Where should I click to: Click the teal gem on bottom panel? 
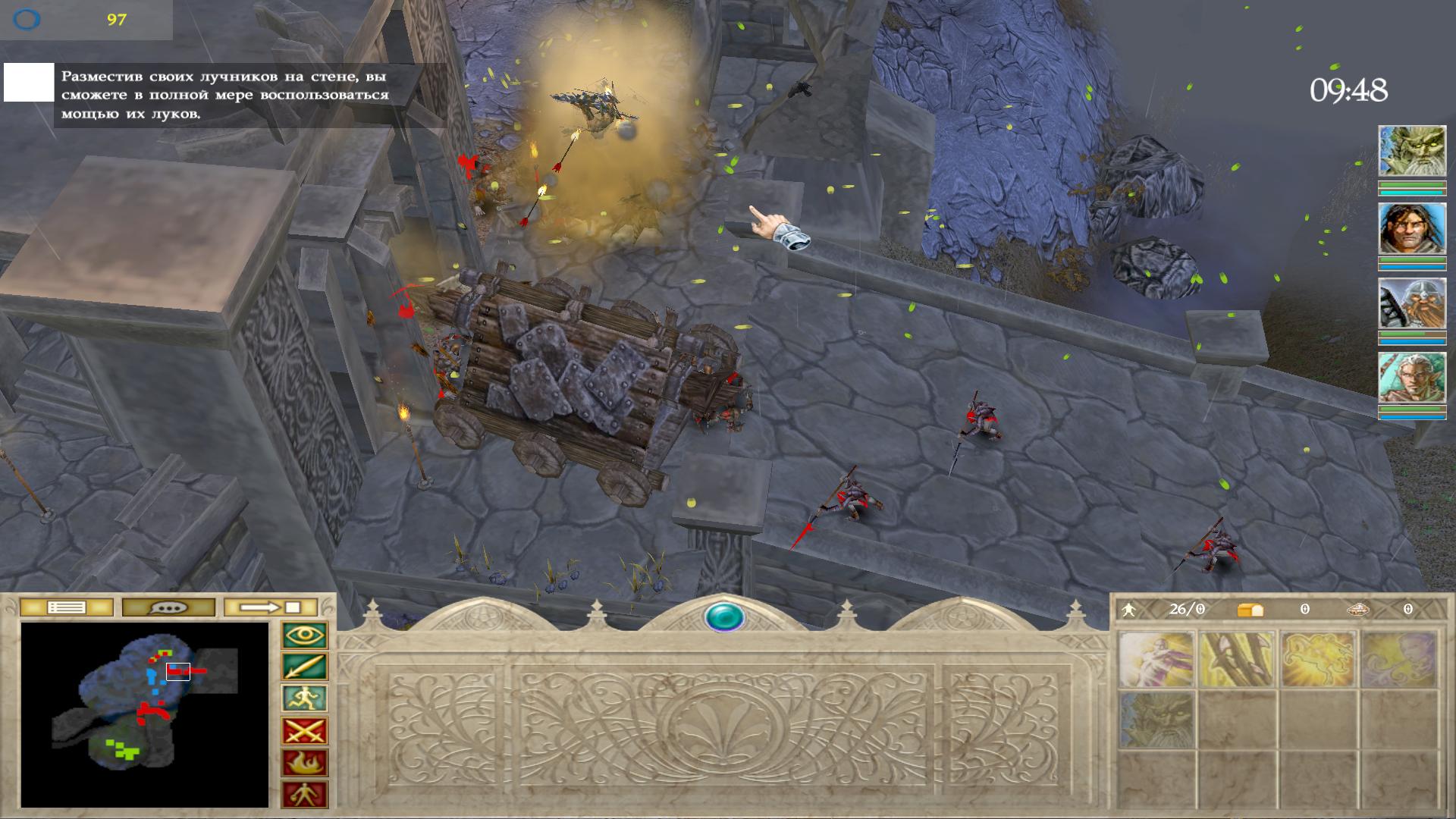tap(724, 617)
